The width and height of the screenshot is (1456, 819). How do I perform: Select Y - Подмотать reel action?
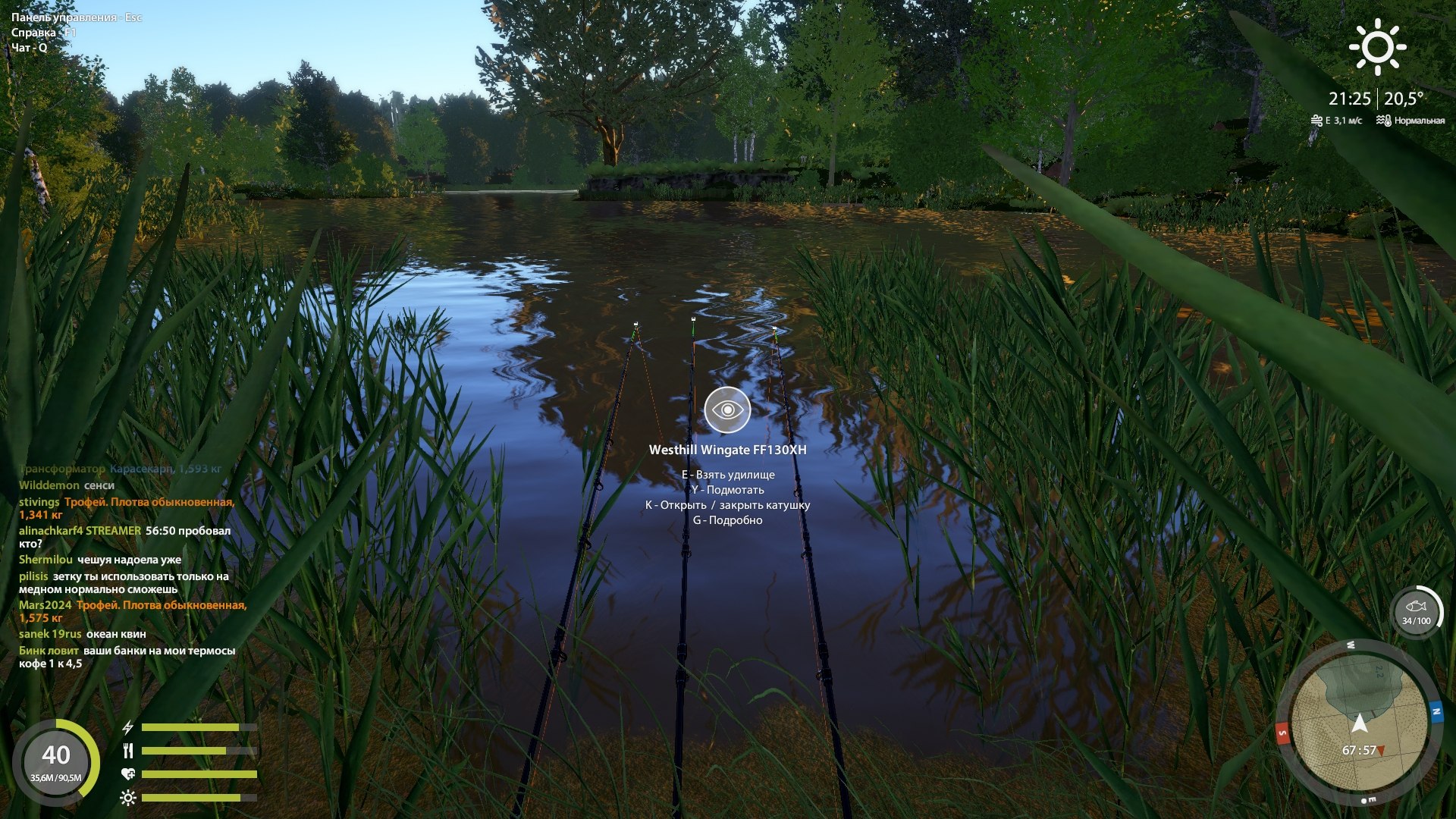[728, 489]
